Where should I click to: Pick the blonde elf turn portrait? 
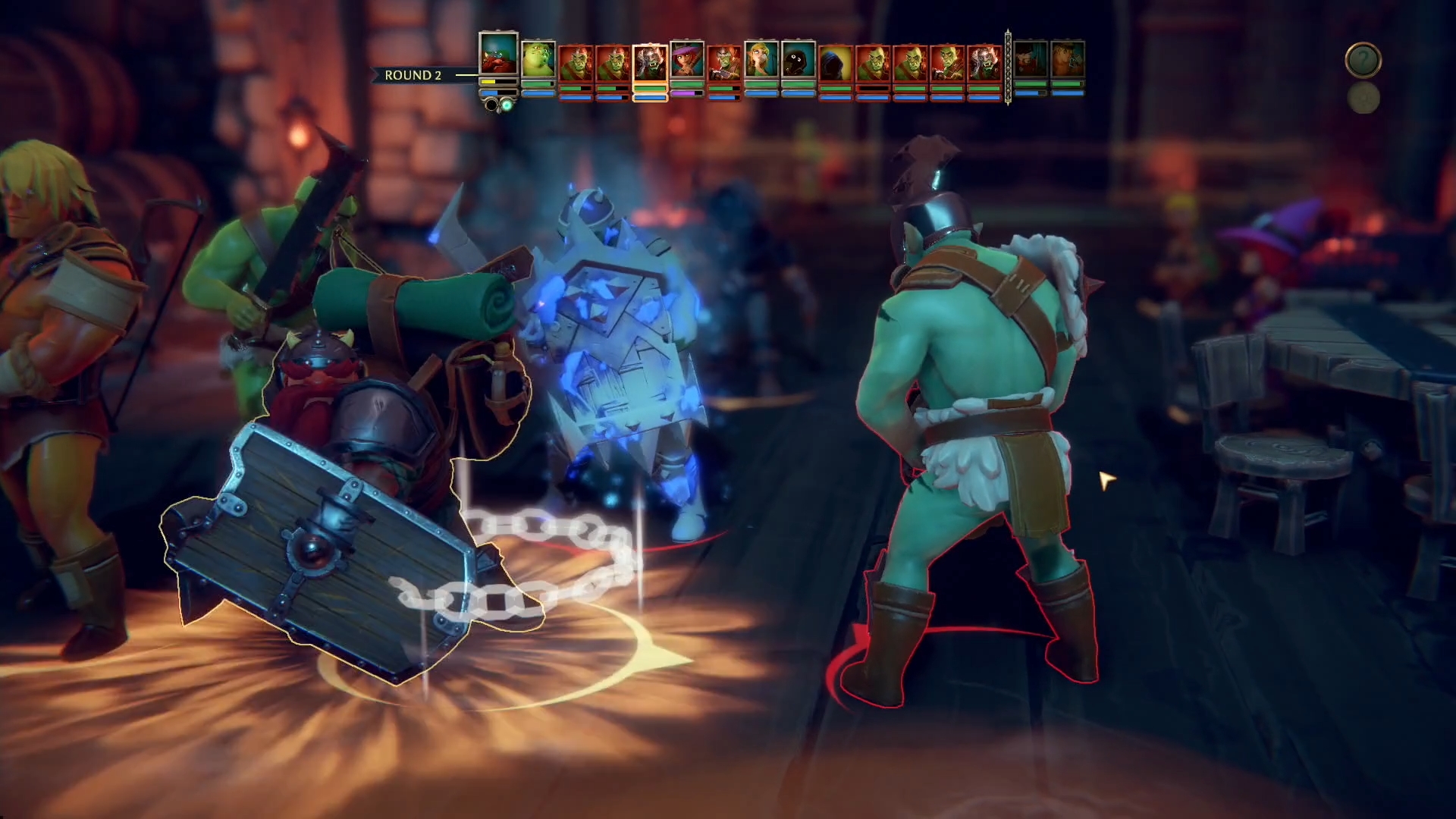tap(761, 60)
